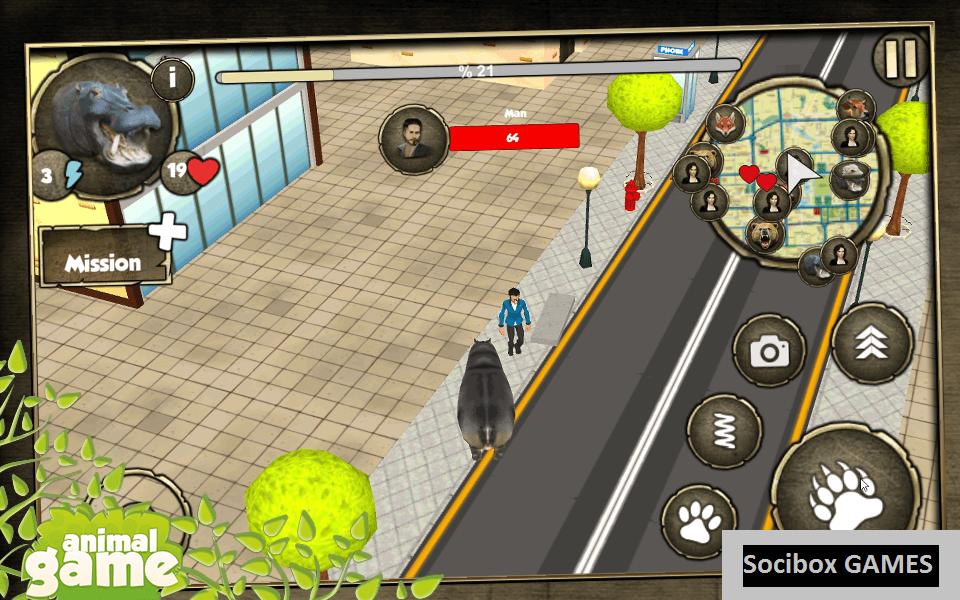Open the circular city minimap

pos(795,180)
